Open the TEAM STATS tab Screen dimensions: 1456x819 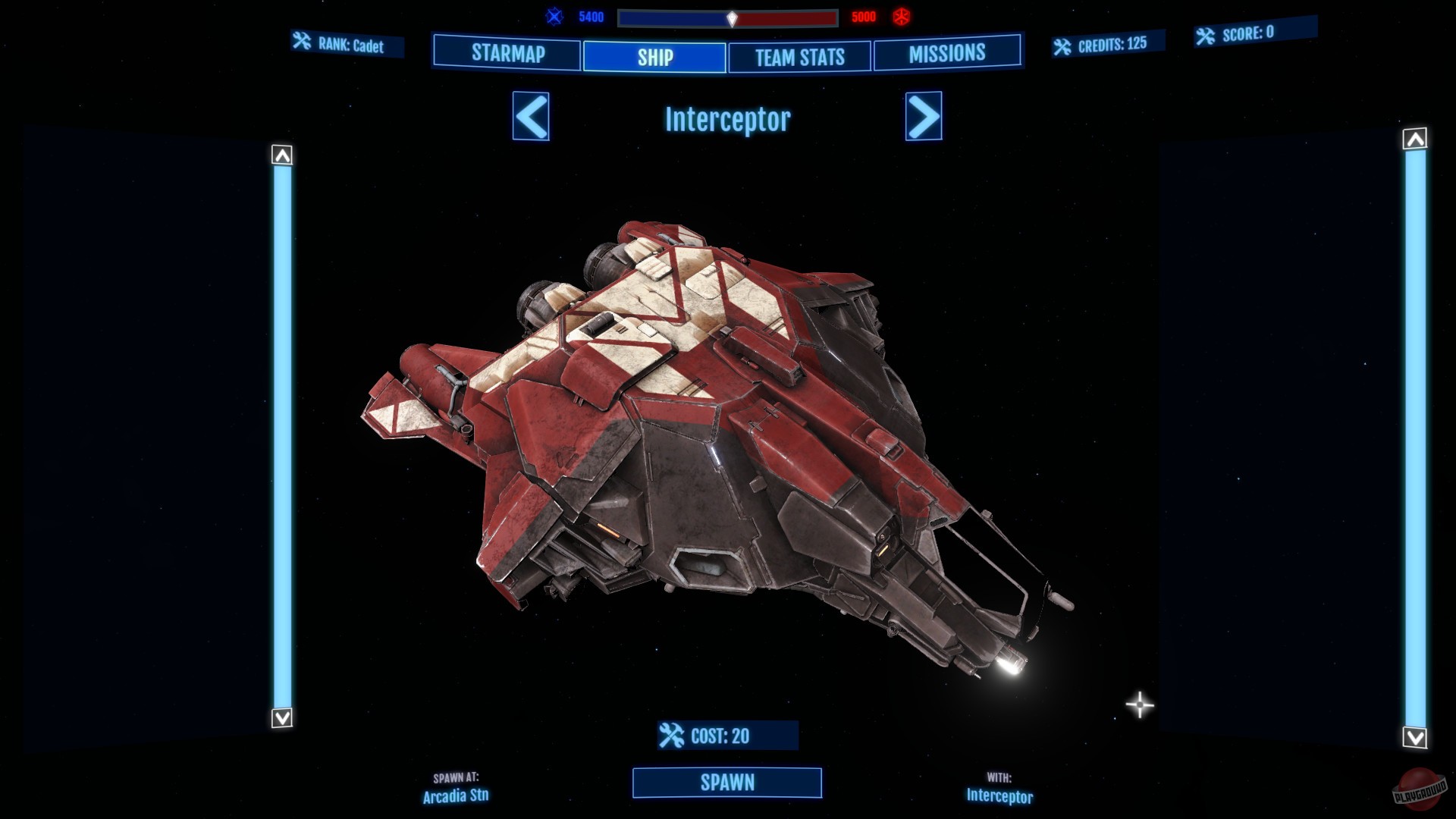click(799, 56)
